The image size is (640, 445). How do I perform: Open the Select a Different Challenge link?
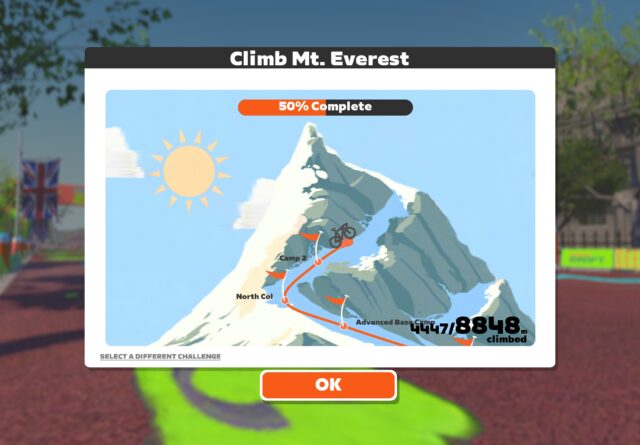pos(160,357)
